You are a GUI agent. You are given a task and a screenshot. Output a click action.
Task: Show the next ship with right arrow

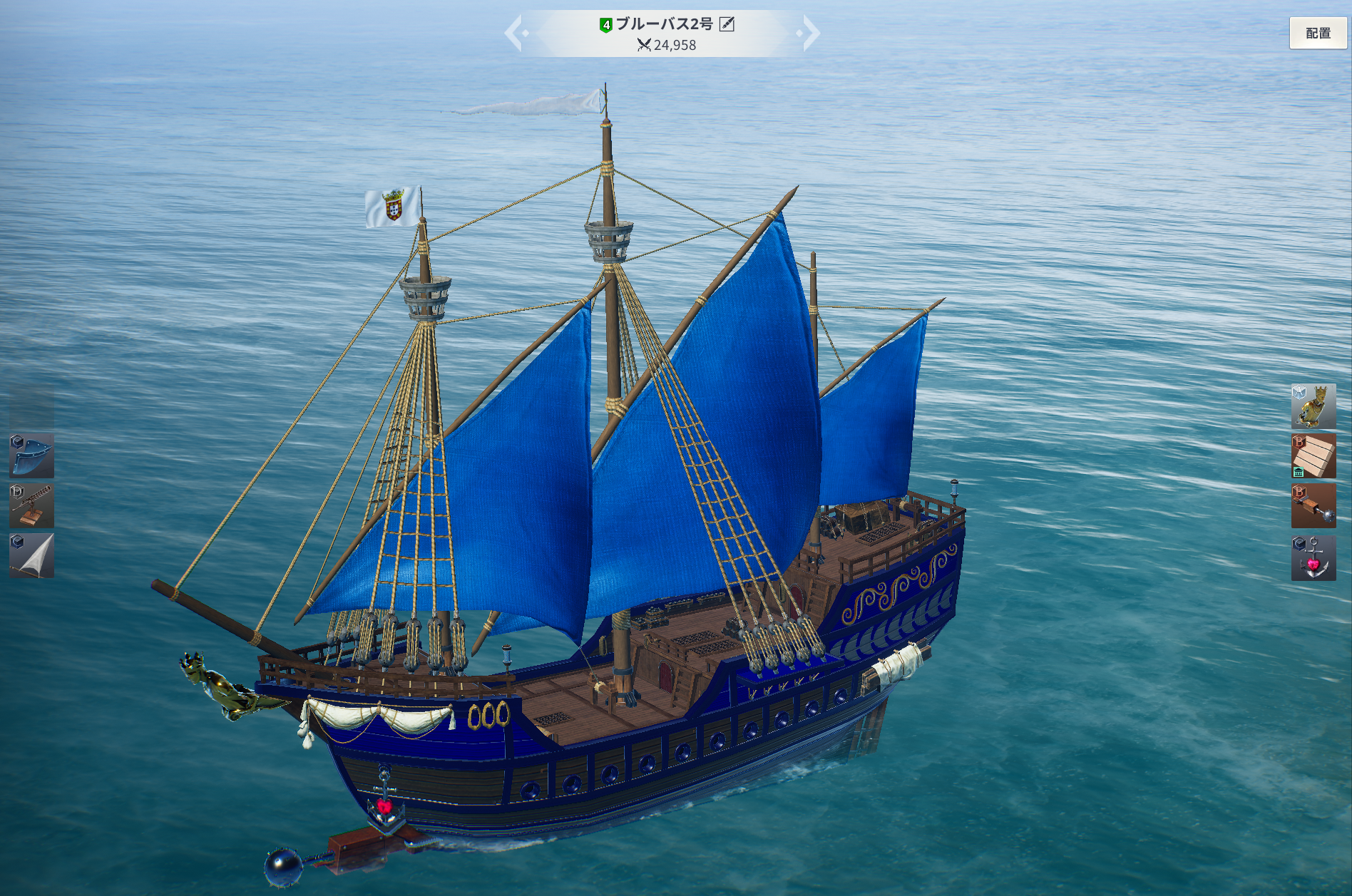point(809,33)
